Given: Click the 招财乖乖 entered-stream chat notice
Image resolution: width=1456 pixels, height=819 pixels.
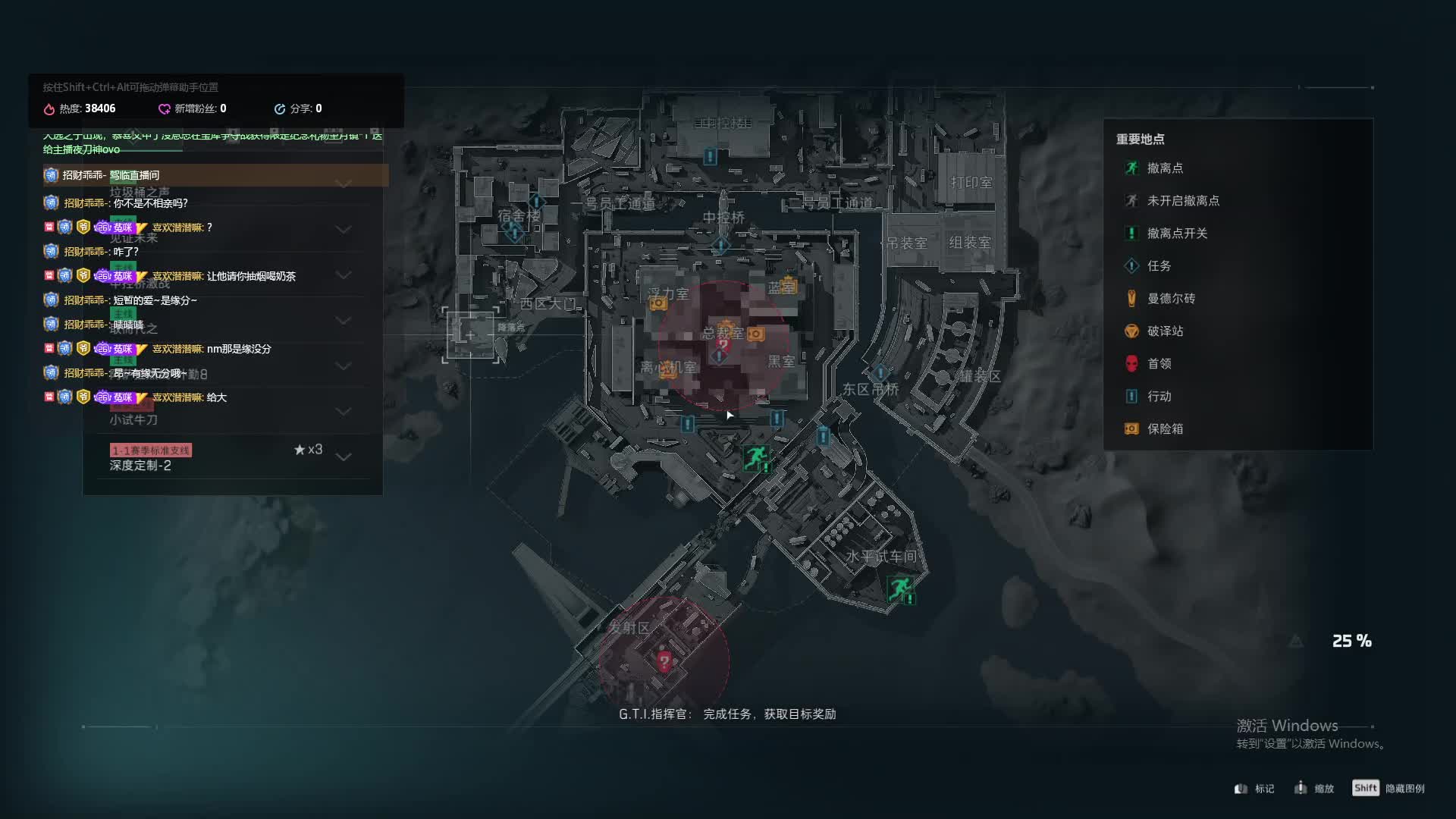Looking at the screenshot, I should point(216,175).
